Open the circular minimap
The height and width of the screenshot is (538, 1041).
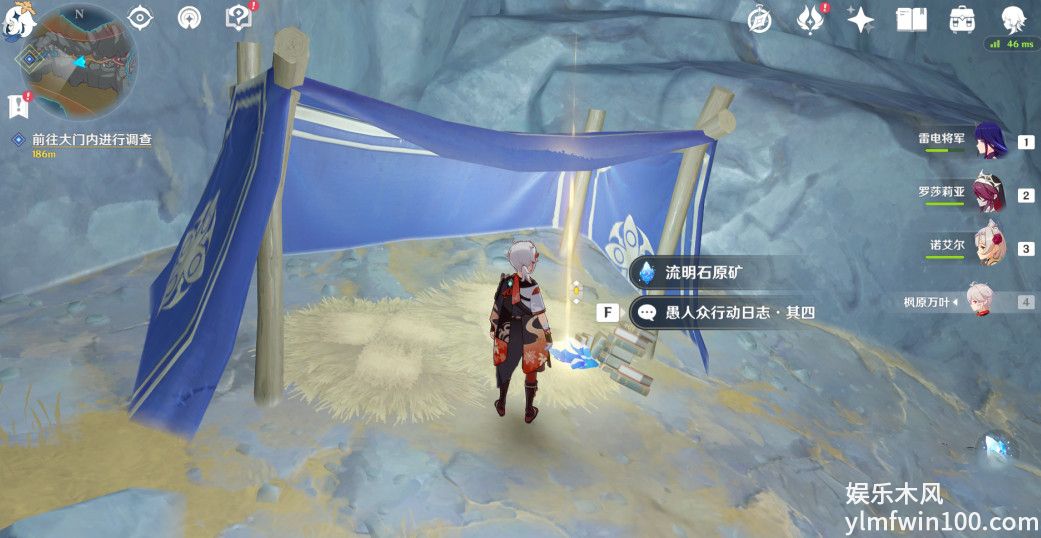tap(78, 61)
